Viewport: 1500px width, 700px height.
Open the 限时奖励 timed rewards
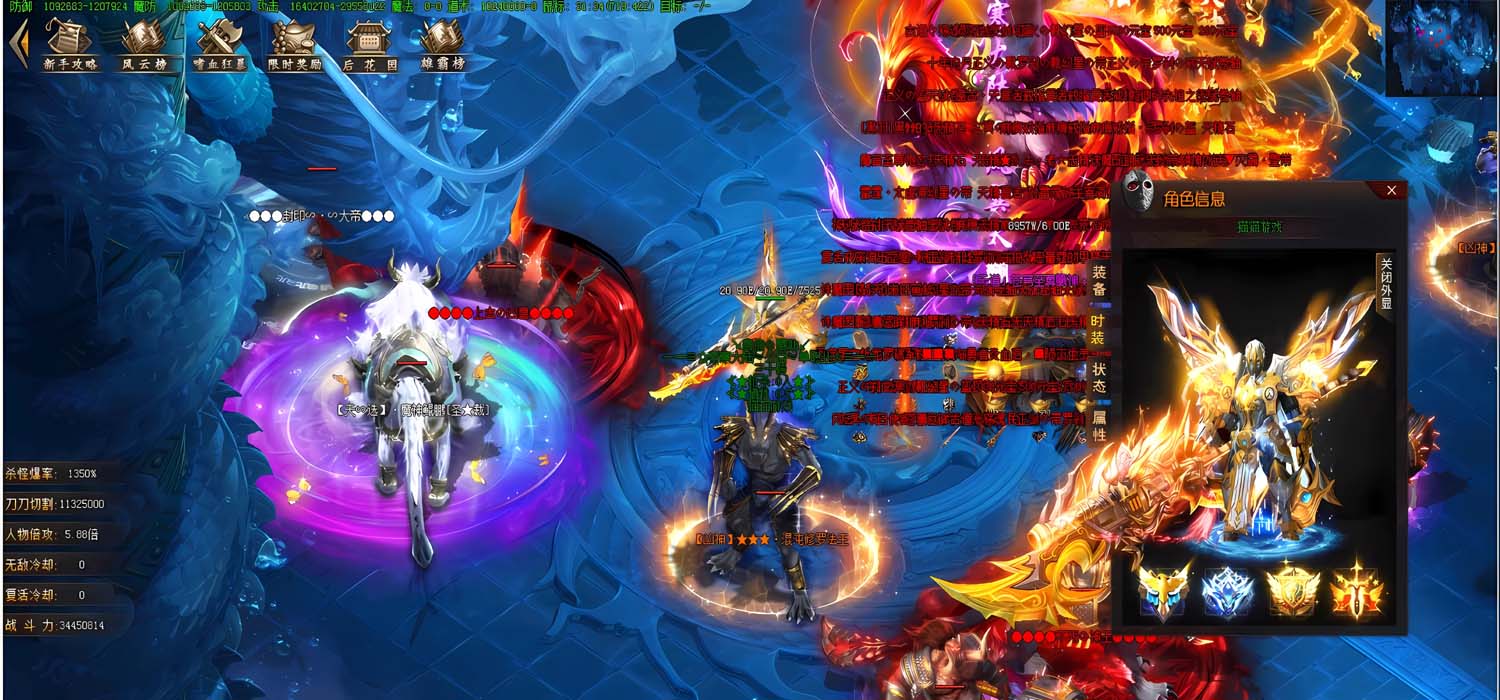pyautogui.click(x=295, y=45)
